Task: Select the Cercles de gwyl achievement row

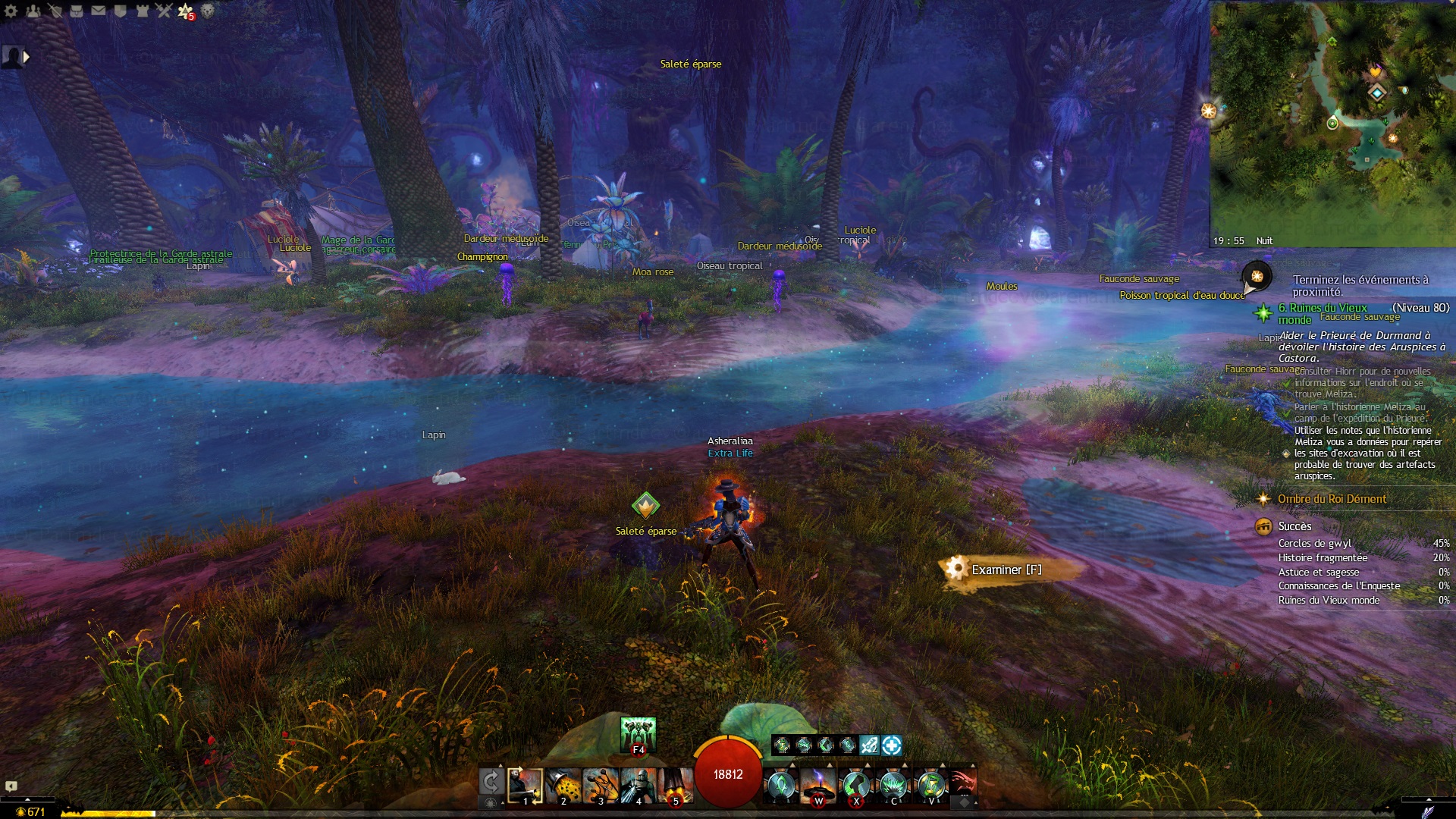Action: pos(1315,544)
